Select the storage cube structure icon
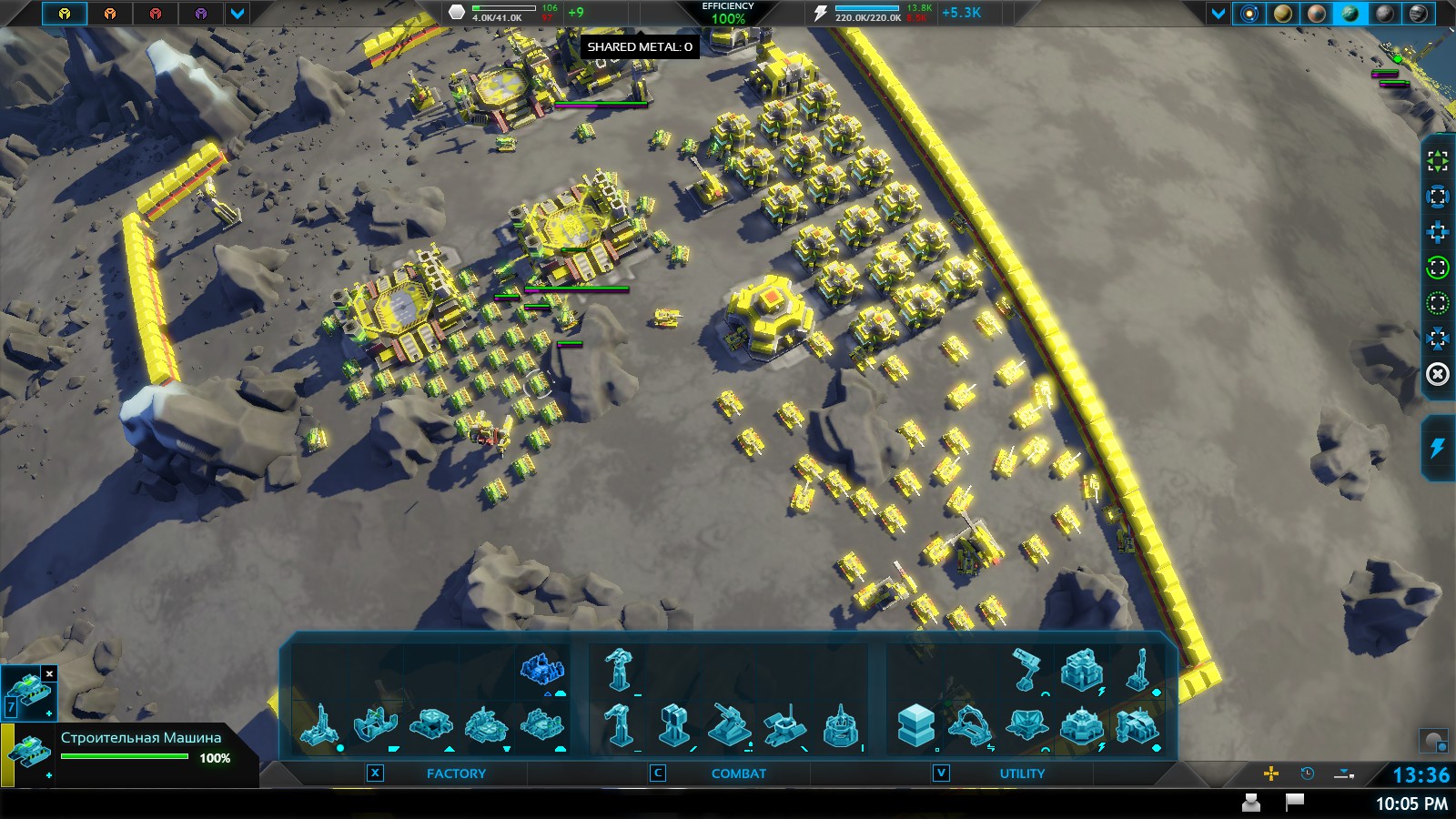Viewport: 1456px width, 819px height. [x=915, y=726]
